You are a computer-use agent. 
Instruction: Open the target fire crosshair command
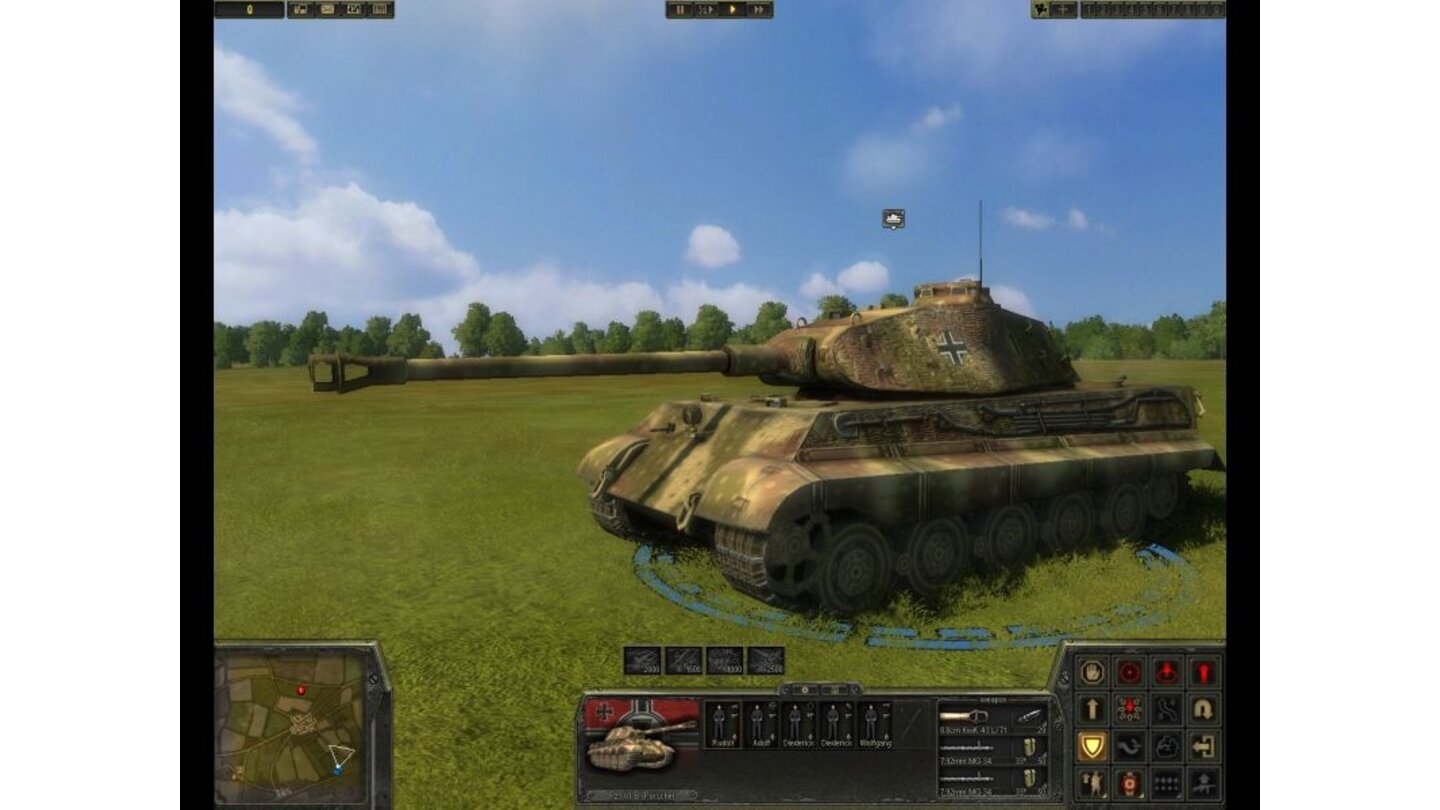pyautogui.click(x=1129, y=672)
